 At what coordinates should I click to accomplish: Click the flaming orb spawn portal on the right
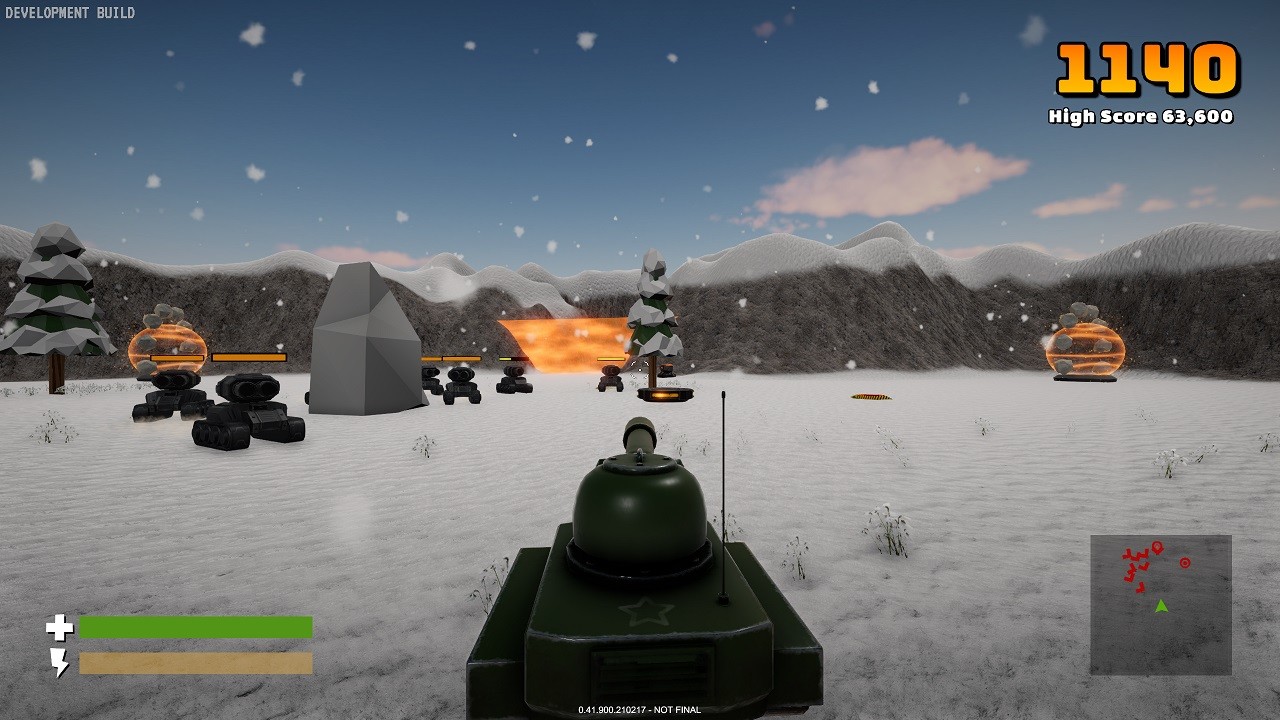(1084, 351)
